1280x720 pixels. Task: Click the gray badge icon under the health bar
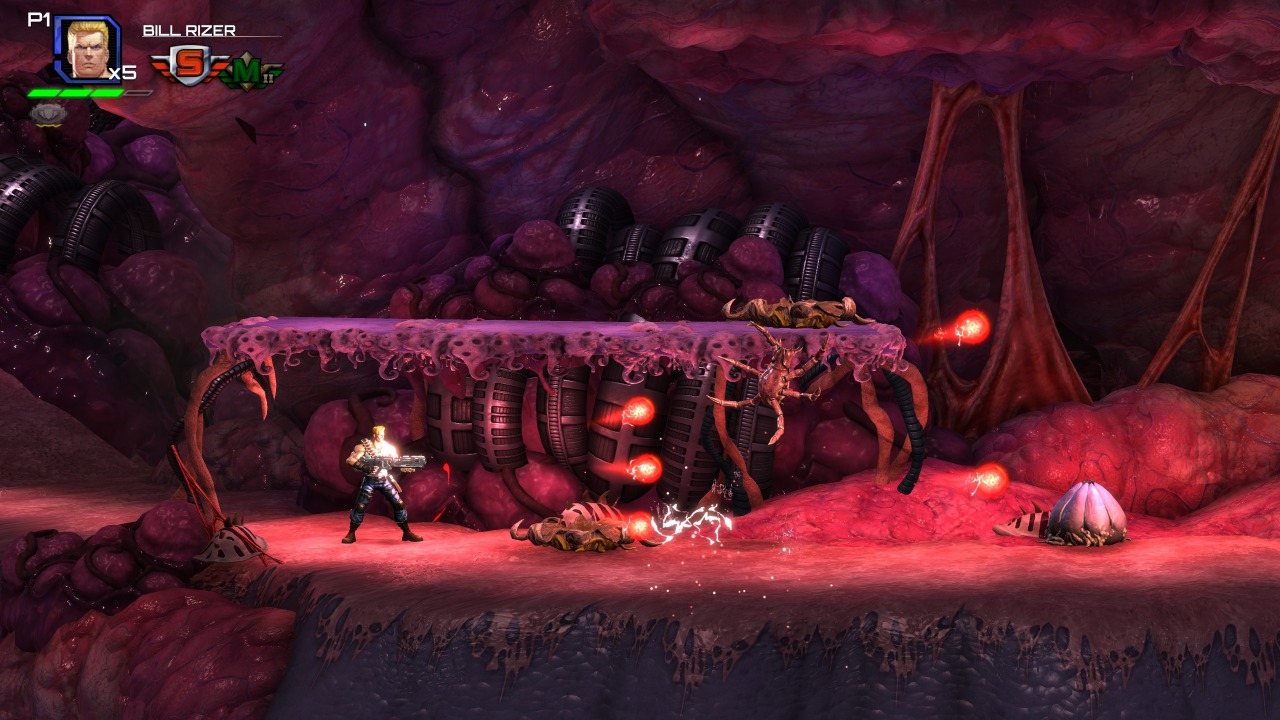(47, 113)
